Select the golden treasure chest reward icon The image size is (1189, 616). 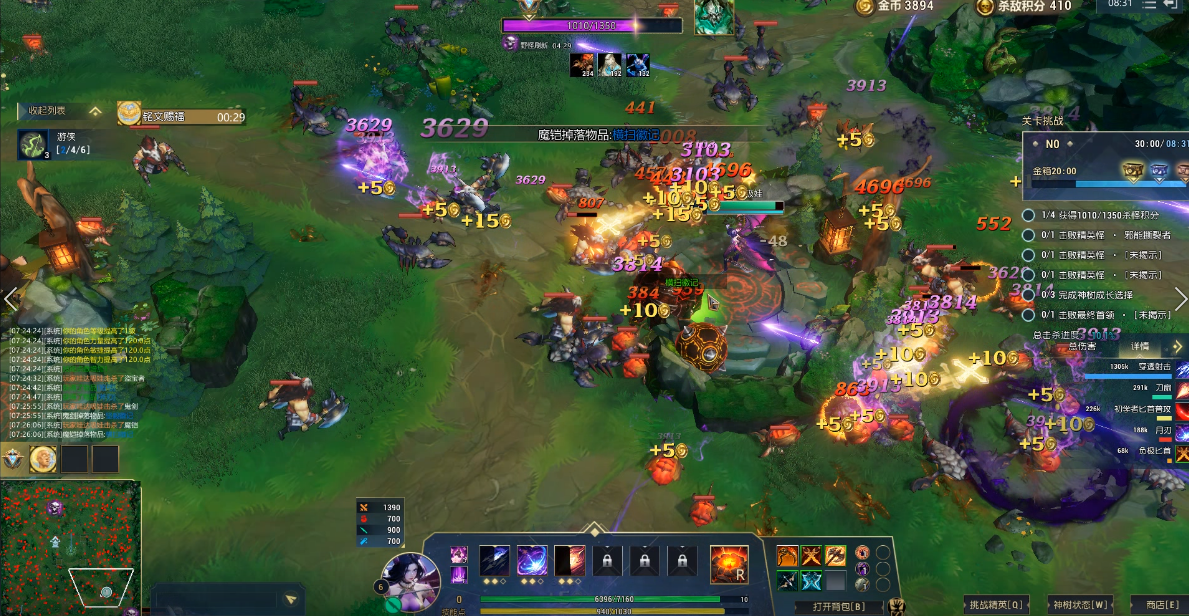1133,172
